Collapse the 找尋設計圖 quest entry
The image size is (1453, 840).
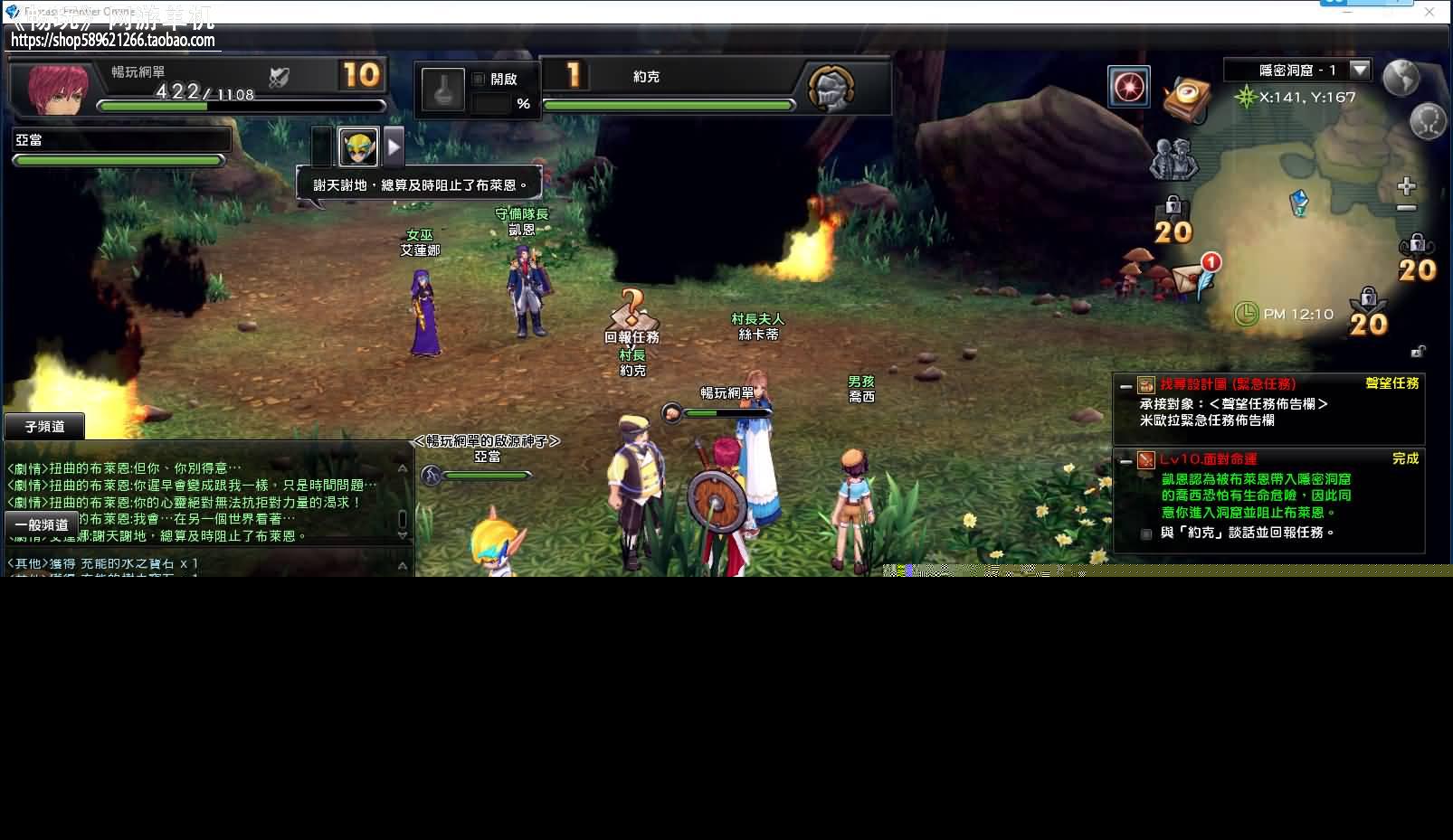click(1125, 386)
